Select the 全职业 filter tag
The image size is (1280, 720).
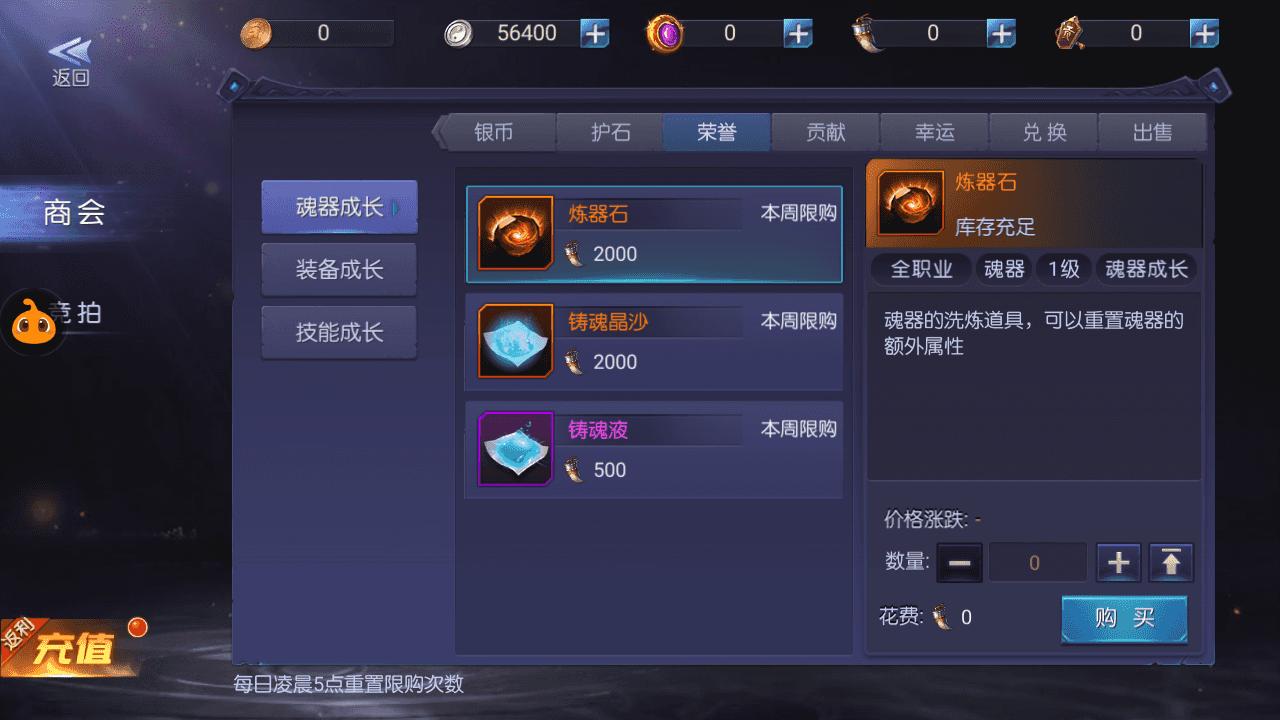point(919,269)
